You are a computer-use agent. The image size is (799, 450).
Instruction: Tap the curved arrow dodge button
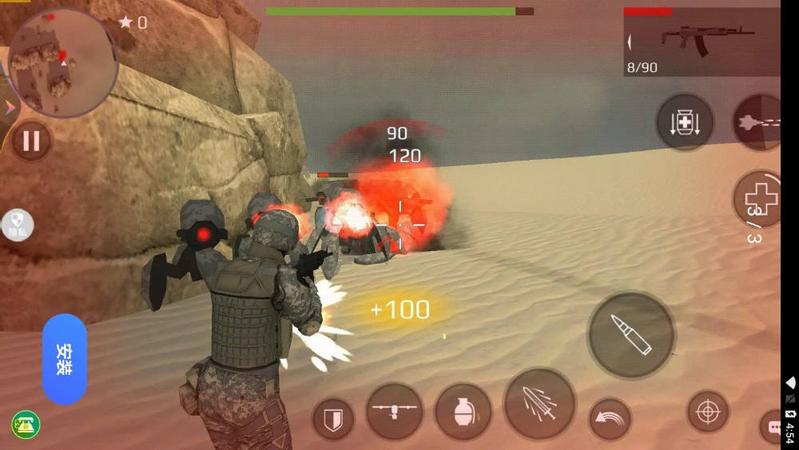tap(609, 419)
